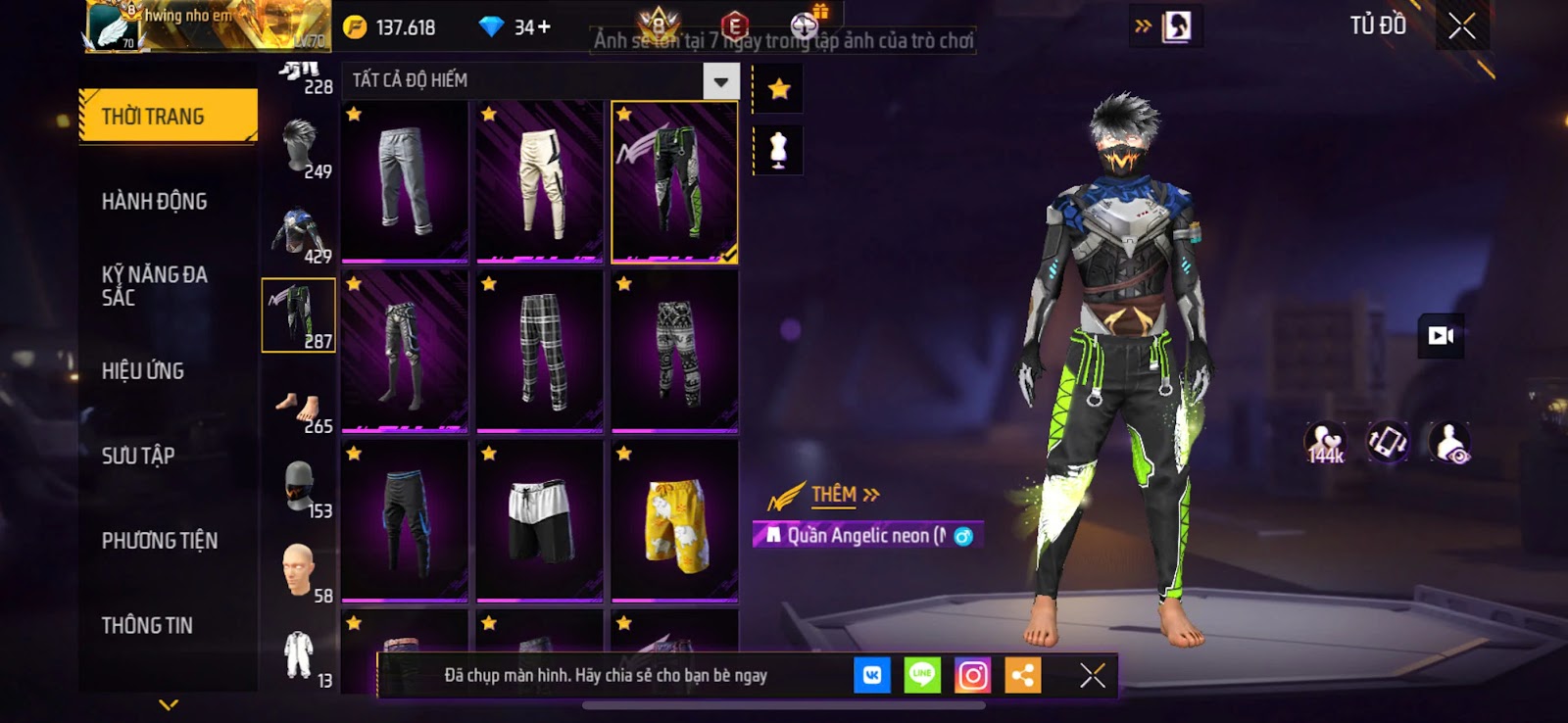Screen dimensions: 1568x723
Task: Open the THỜI TRANG tab
Action: click(168, 117)
